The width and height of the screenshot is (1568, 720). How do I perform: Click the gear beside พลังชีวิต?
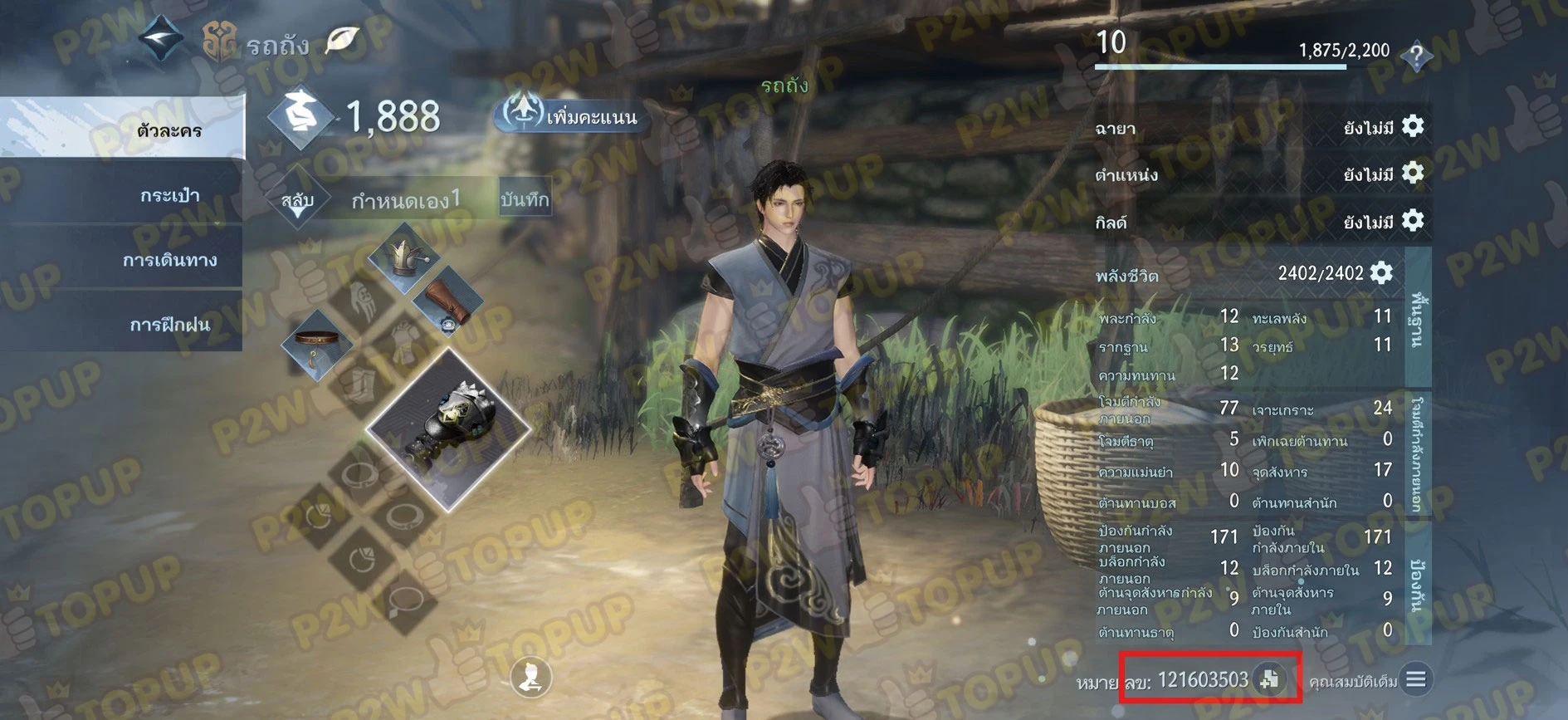tap(1381, 272)
